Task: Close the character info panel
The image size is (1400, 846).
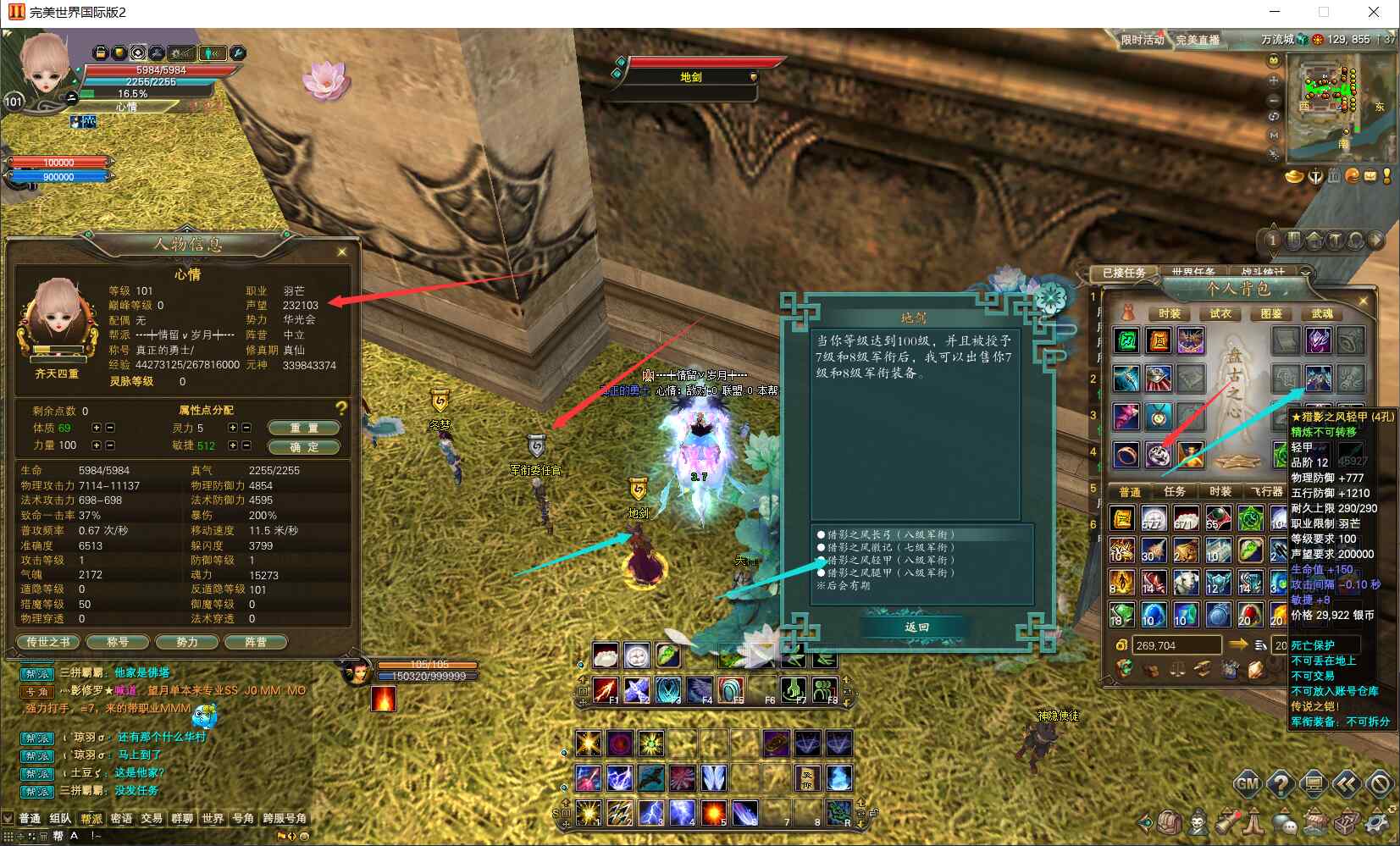Action: coord(342,252)
